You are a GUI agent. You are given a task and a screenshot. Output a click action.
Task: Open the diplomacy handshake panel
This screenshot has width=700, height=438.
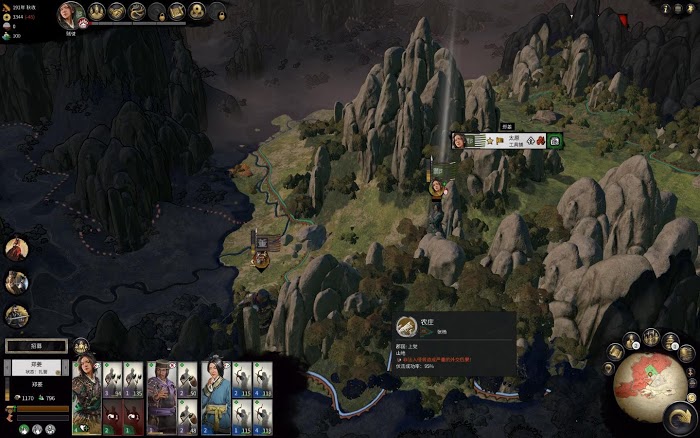(118, 11)
